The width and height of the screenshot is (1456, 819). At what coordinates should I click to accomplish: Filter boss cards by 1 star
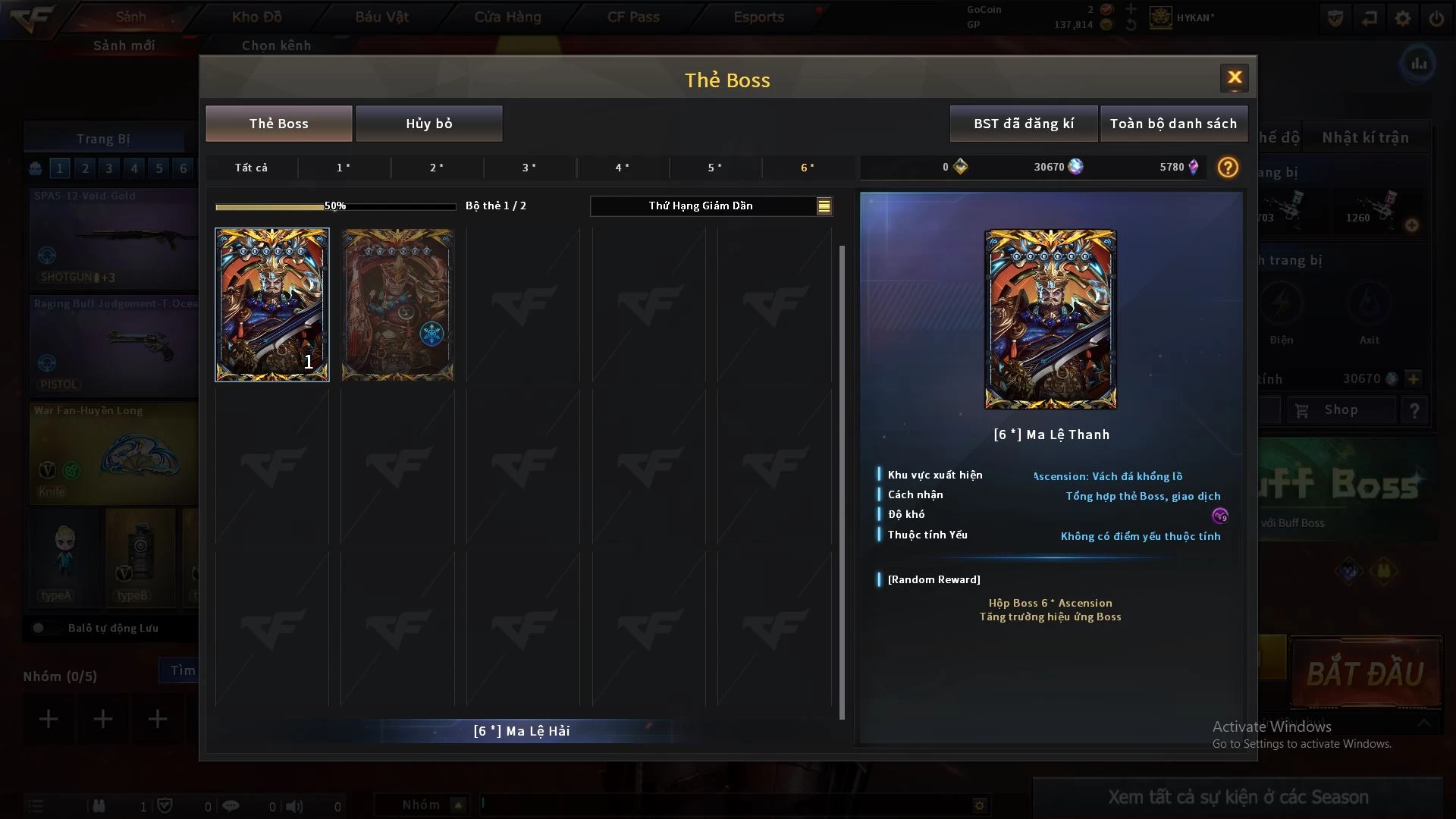point(344,168)
